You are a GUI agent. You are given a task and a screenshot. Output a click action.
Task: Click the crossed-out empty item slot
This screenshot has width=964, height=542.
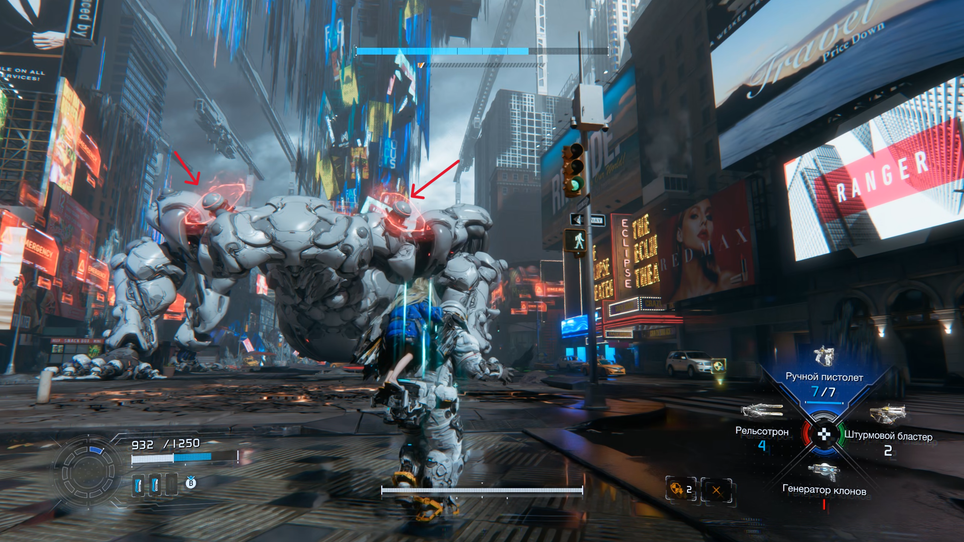click(717, 489)
